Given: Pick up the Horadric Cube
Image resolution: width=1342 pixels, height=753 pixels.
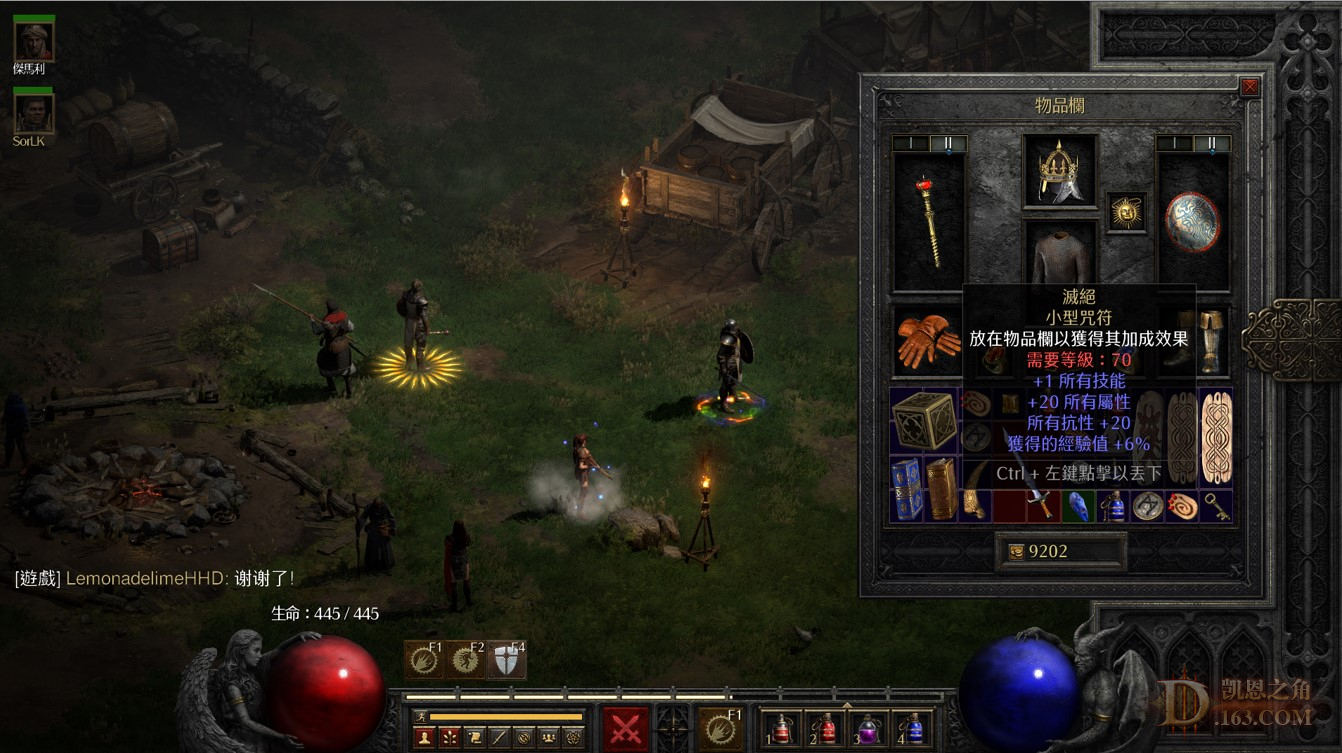Looking at the screenshot, I should 923,421.
